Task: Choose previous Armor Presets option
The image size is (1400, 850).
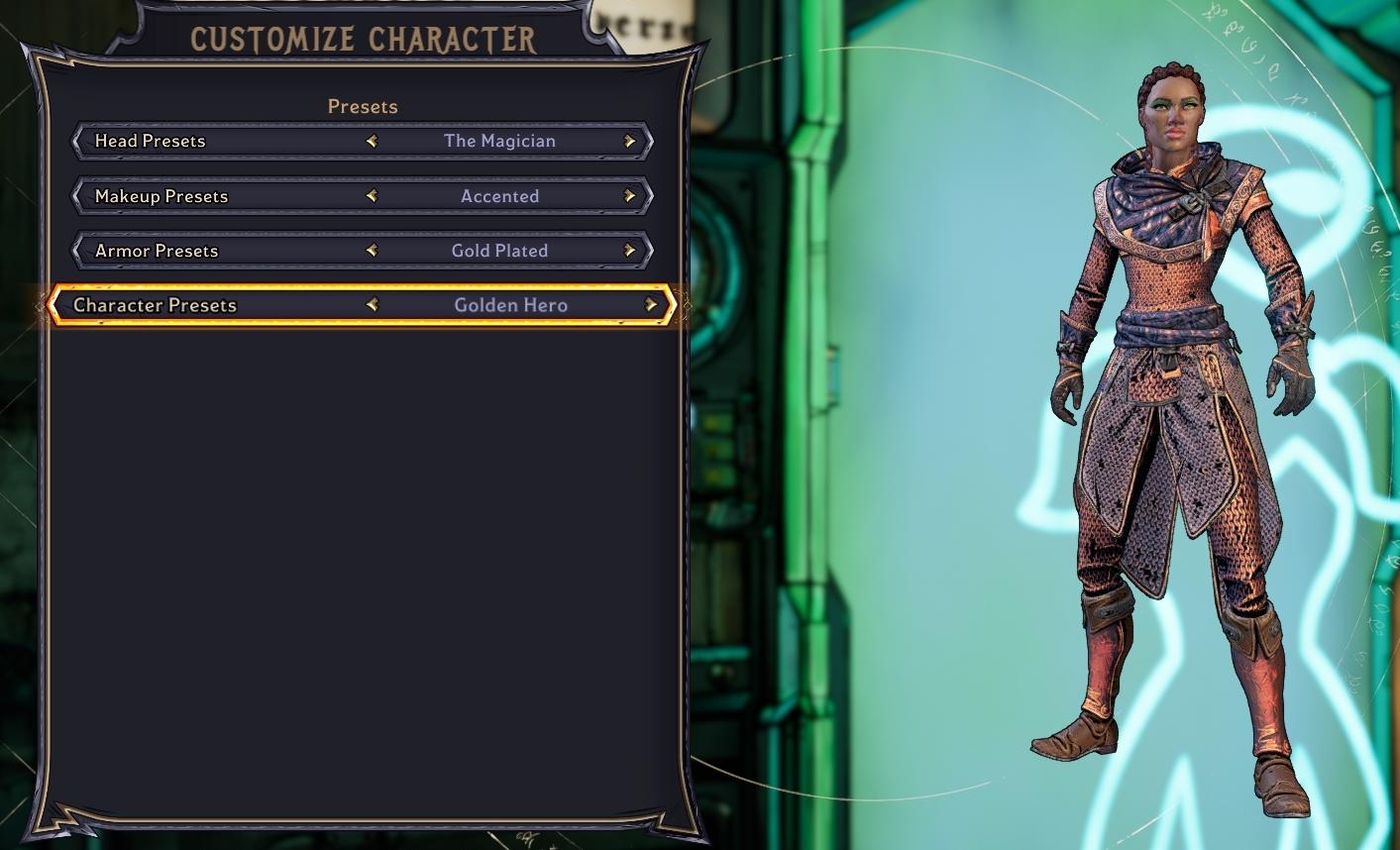Action: click(372, 251)
